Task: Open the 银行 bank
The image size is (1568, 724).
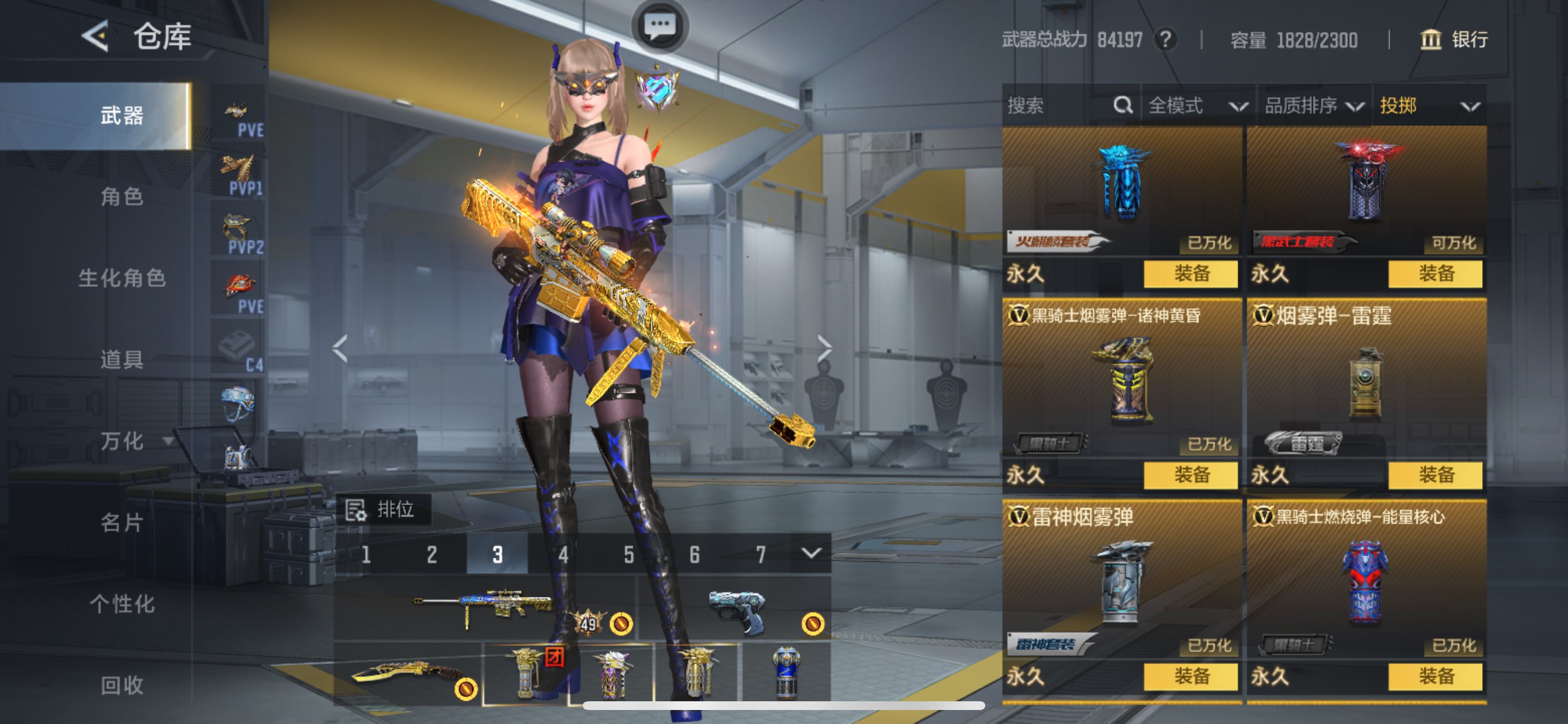Action: [1455, 40]
